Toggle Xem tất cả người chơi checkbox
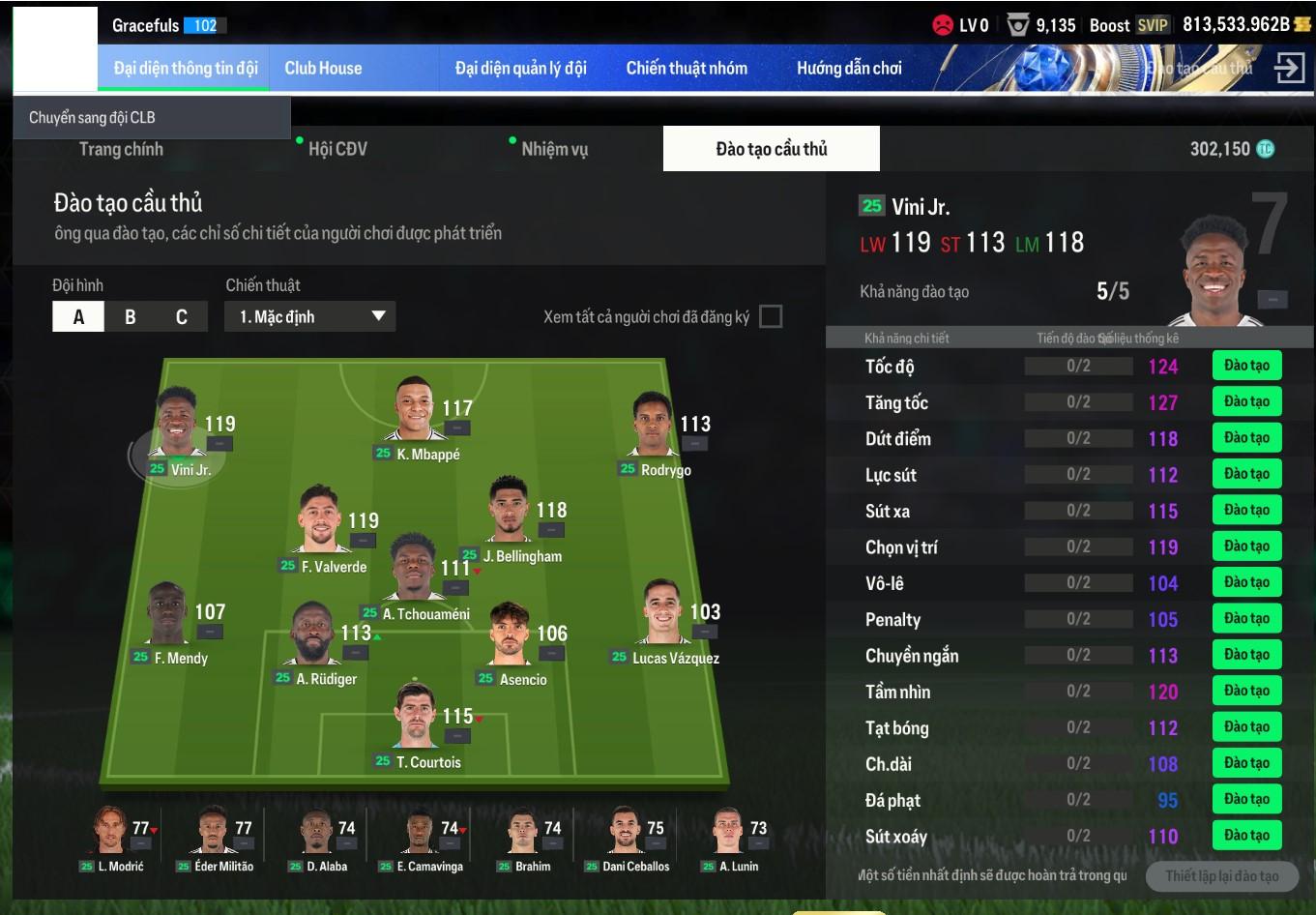The image size is (1316, 915). (x=771, y=317)
